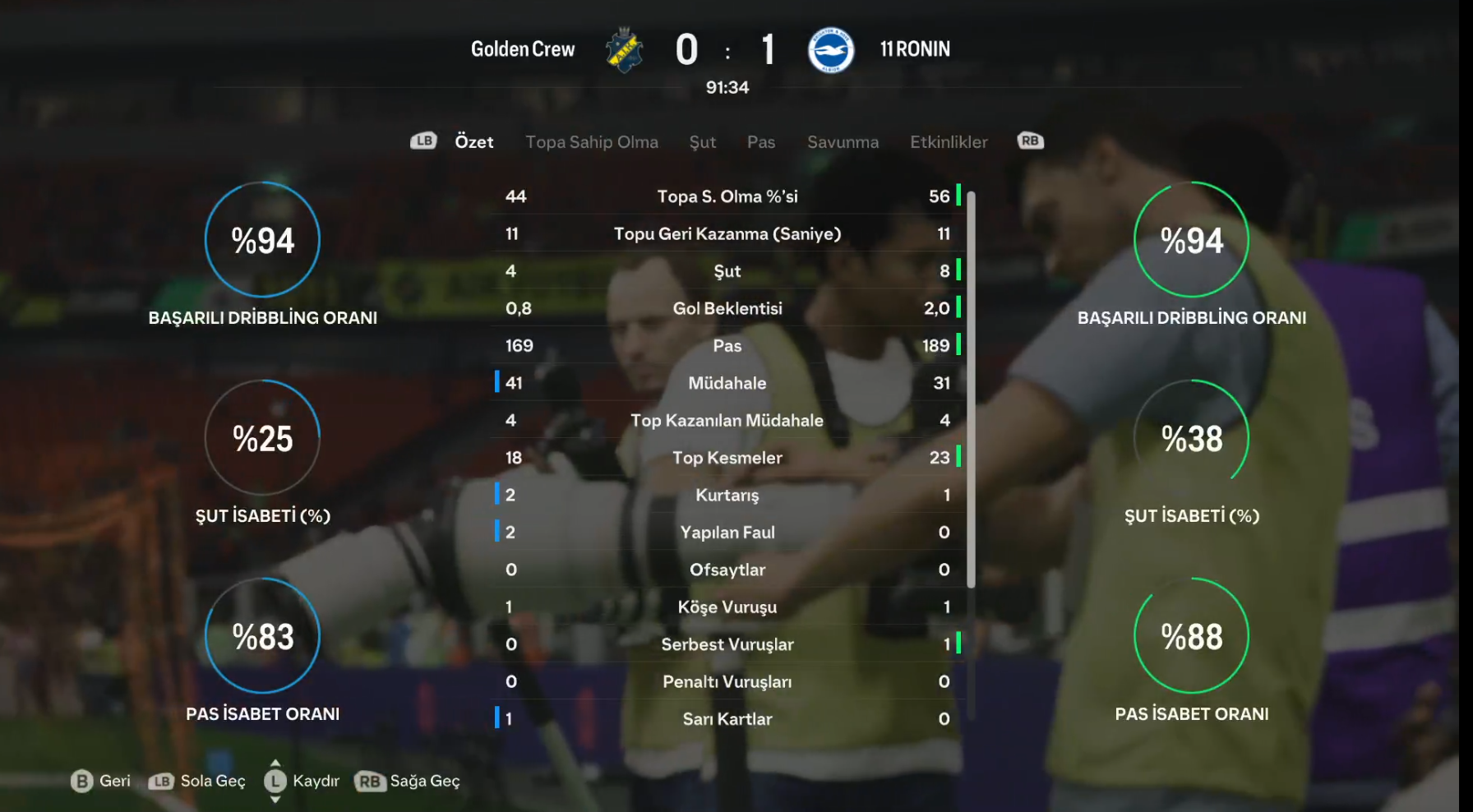Click the stats list scrollbar
The image size is (1473, 812).
pyautogui.click(x=971, y=390)
